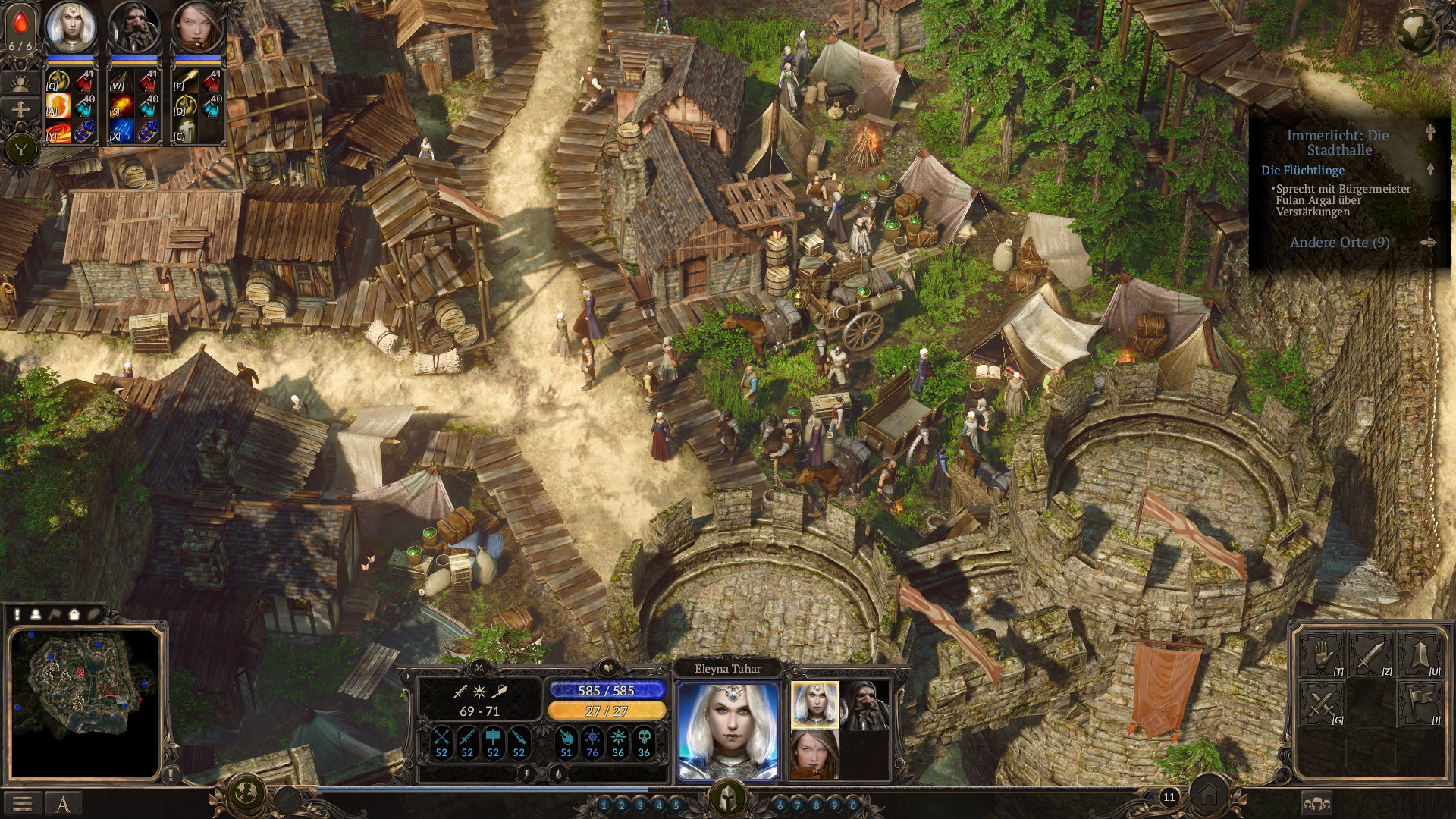Screen dimensions: 1456x819
Task: Toggle the person filter above the minimap
Action: click(x=36, y=614)
